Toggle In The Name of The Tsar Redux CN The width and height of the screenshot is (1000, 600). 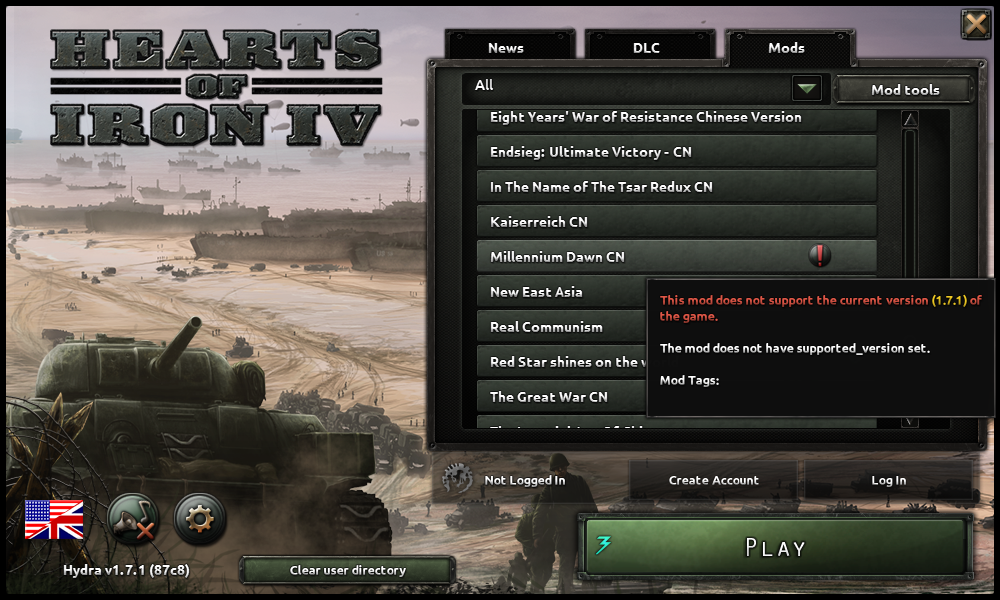[676, 187]
